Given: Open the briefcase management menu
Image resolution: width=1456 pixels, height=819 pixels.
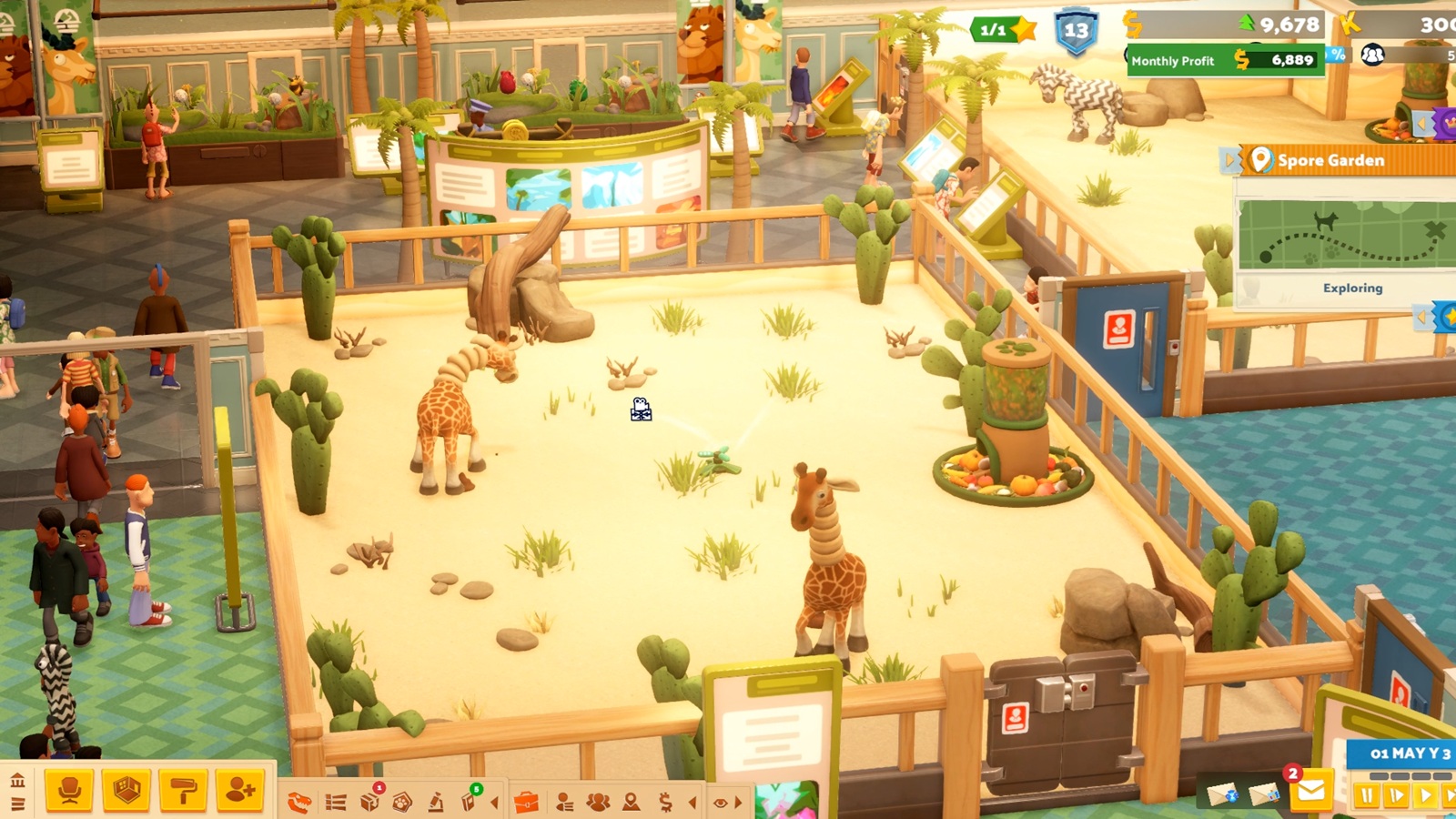Looking at the screenshot, I should pyautogui.click(x=526, y=803).
